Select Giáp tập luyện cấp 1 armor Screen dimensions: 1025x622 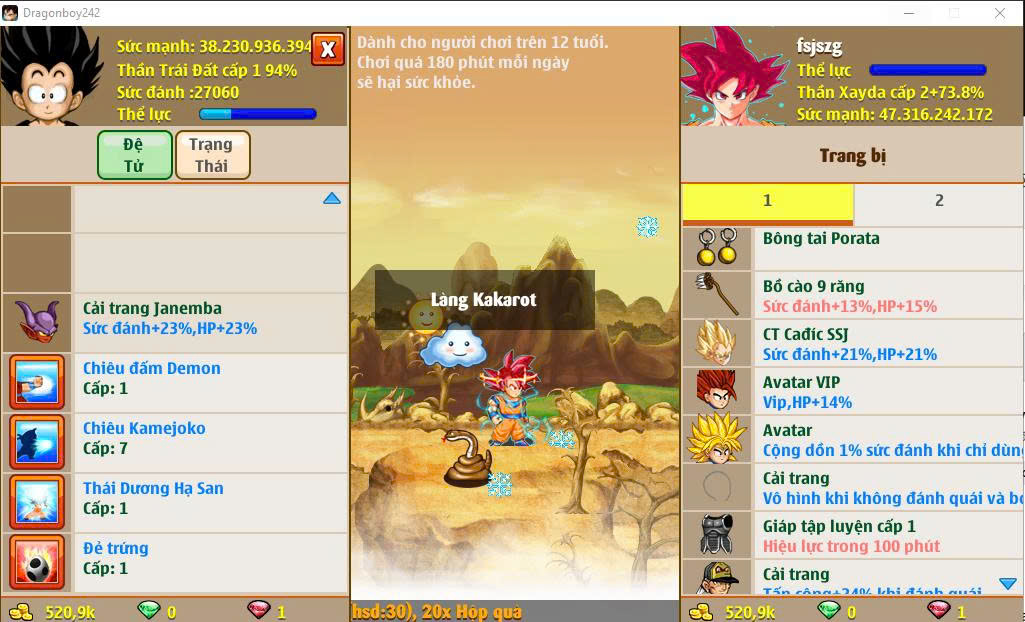tap(850, 535)
